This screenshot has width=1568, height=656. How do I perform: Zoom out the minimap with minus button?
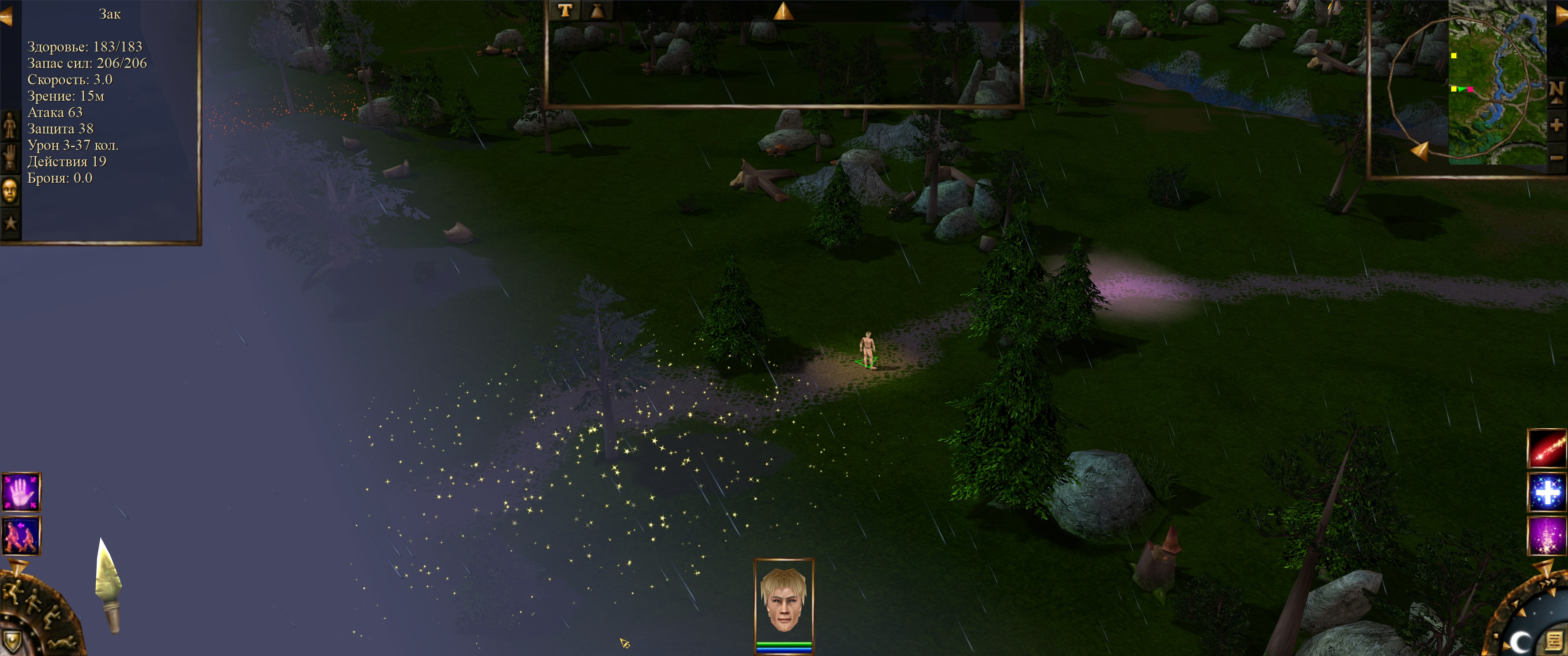click(1557, 158)
